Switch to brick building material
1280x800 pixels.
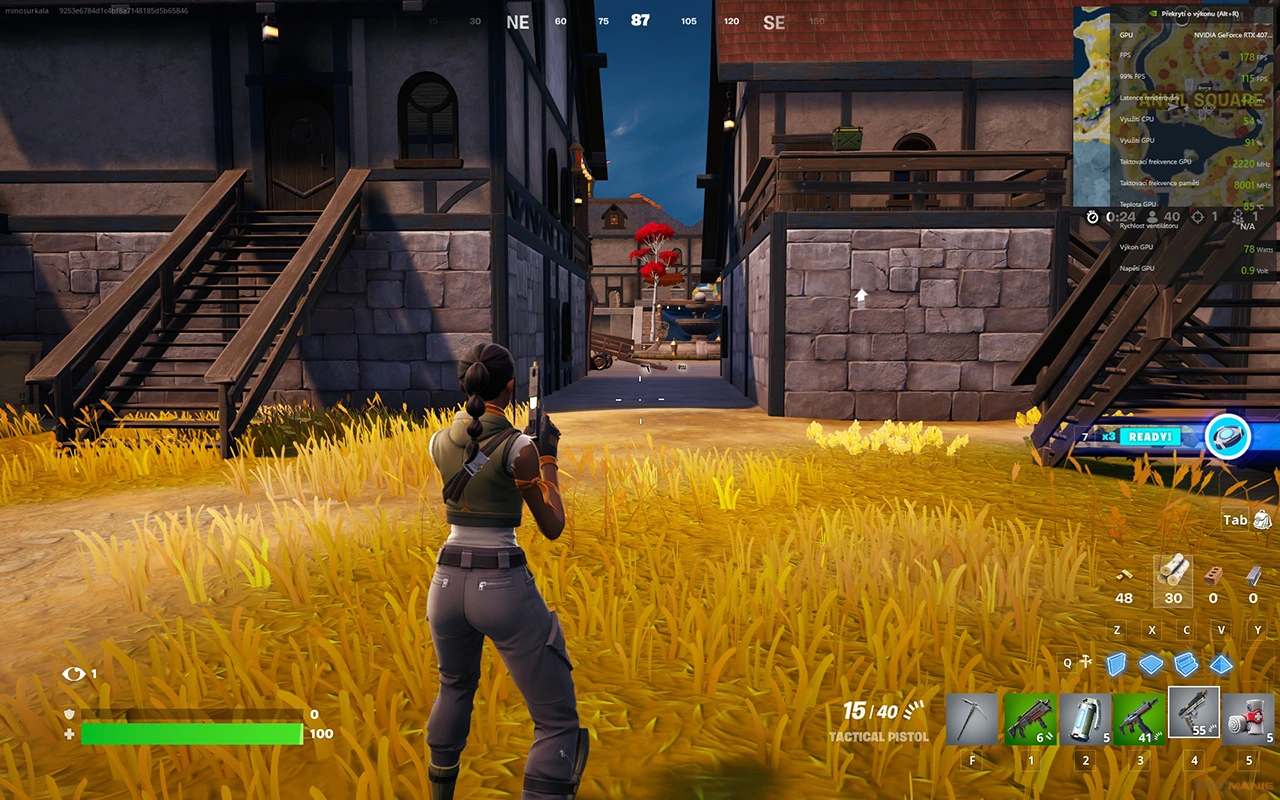pos(1213,575)
